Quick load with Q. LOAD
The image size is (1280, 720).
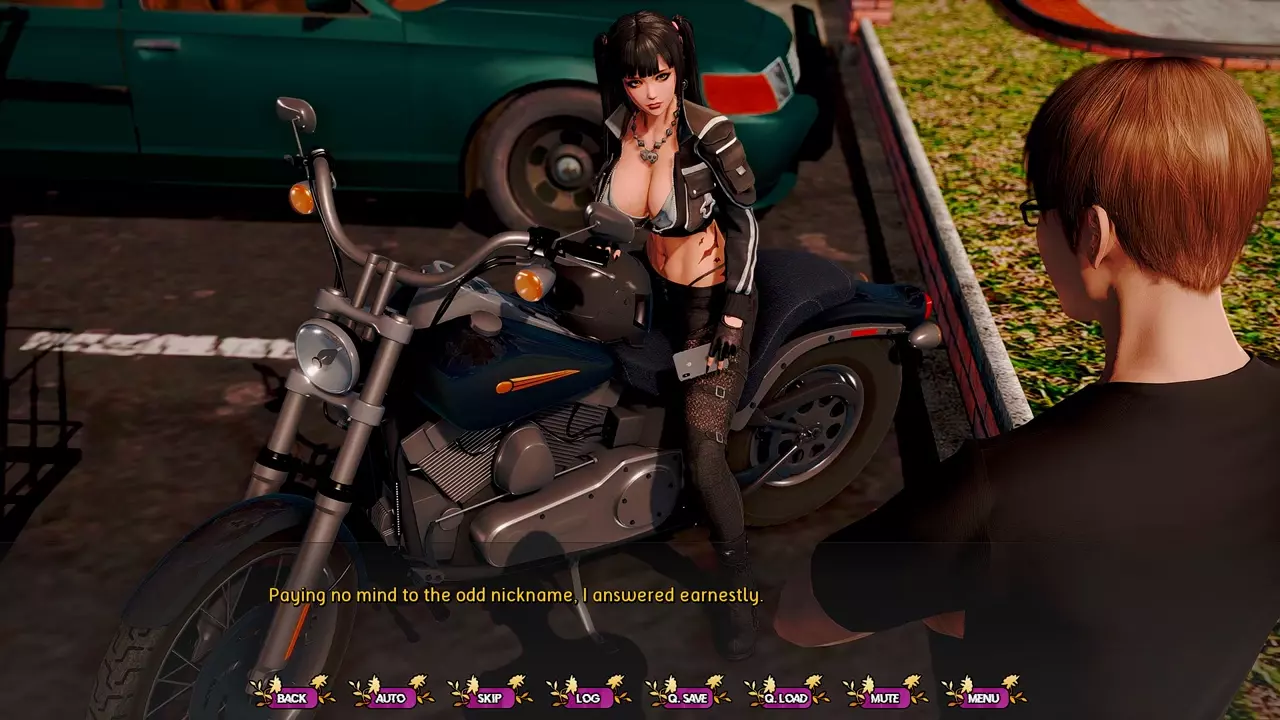tap(786, 697)
